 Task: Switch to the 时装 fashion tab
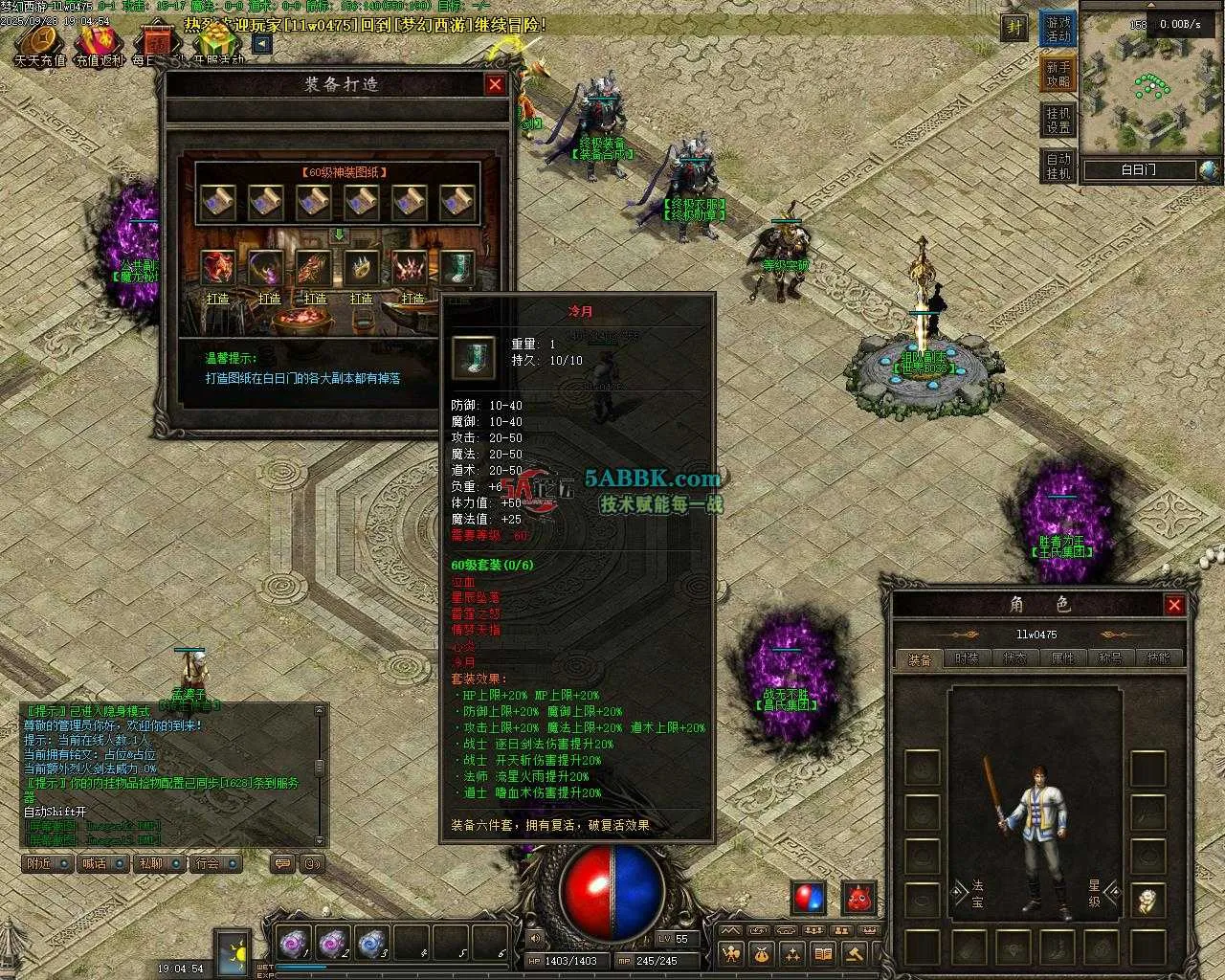click(967, 658)
